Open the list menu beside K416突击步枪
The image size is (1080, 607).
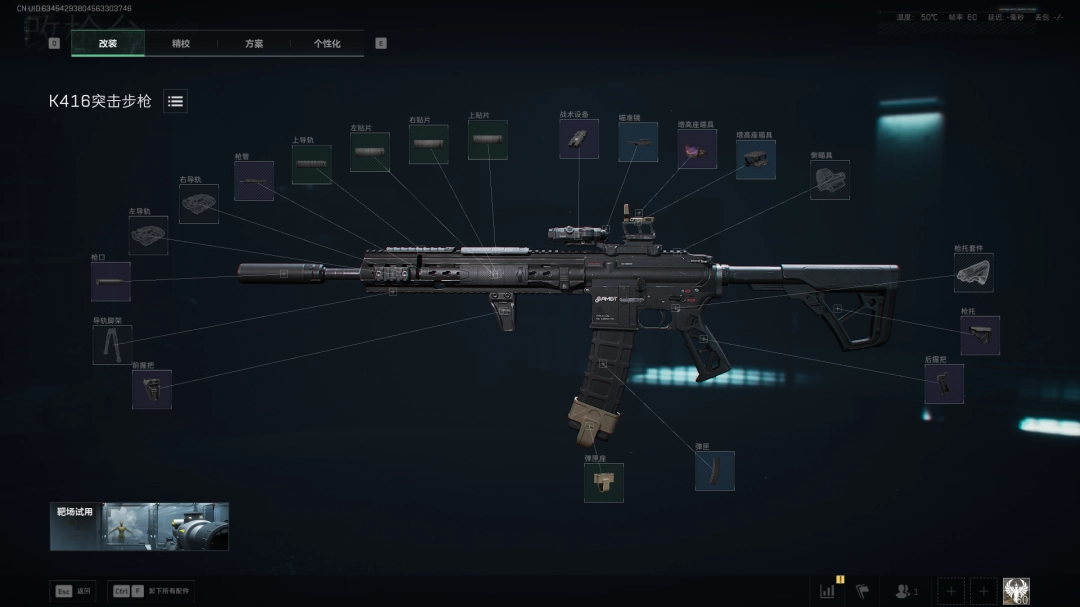(175, 101)
